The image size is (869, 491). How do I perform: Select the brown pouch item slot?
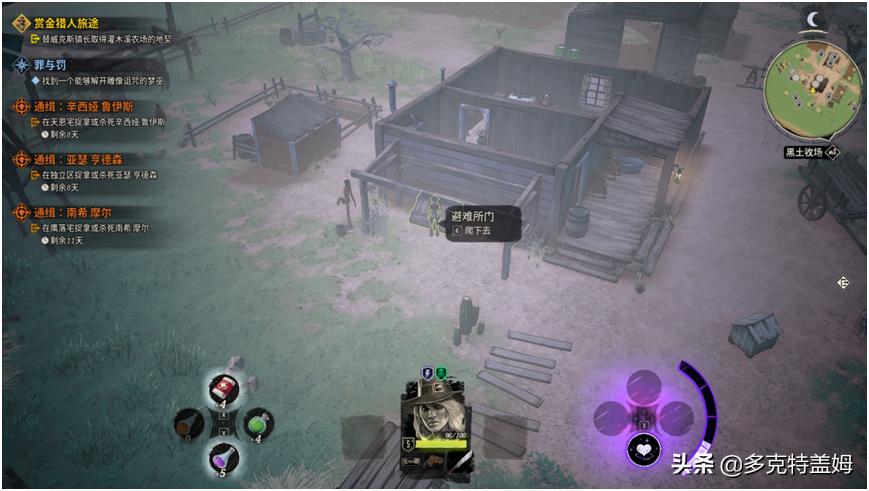click(x=189, y=422)
